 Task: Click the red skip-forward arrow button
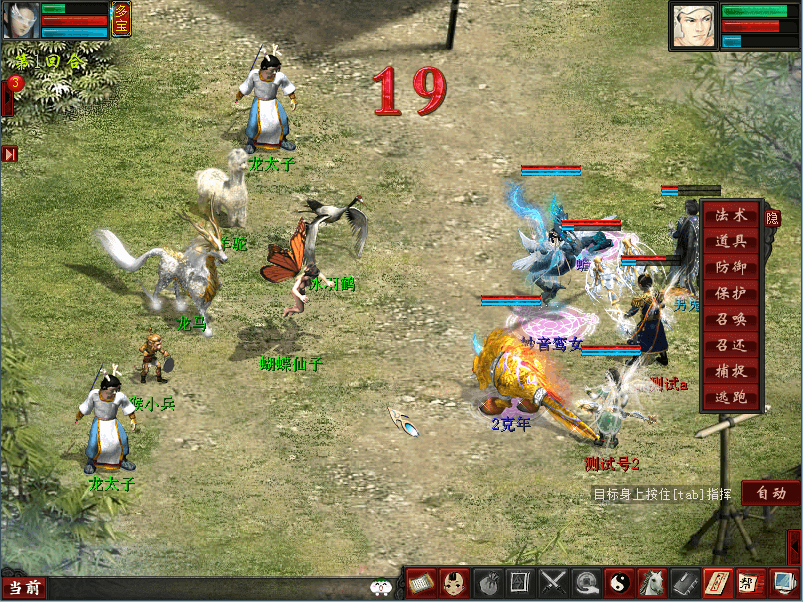[10, 154]
